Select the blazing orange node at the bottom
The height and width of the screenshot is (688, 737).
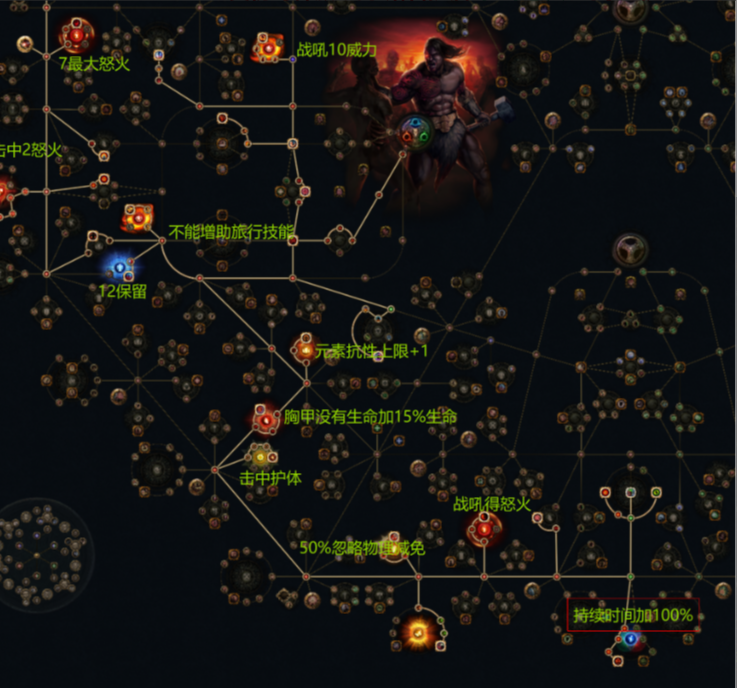pyautogui.click(x=417, y=631)
